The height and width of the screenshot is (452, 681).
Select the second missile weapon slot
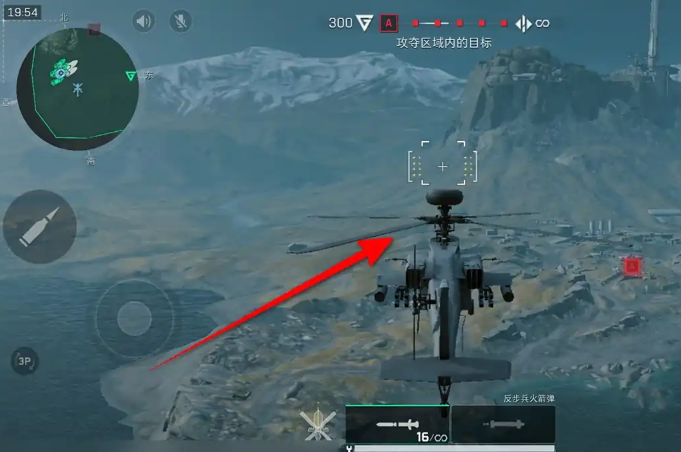click(x=503, y=425)
